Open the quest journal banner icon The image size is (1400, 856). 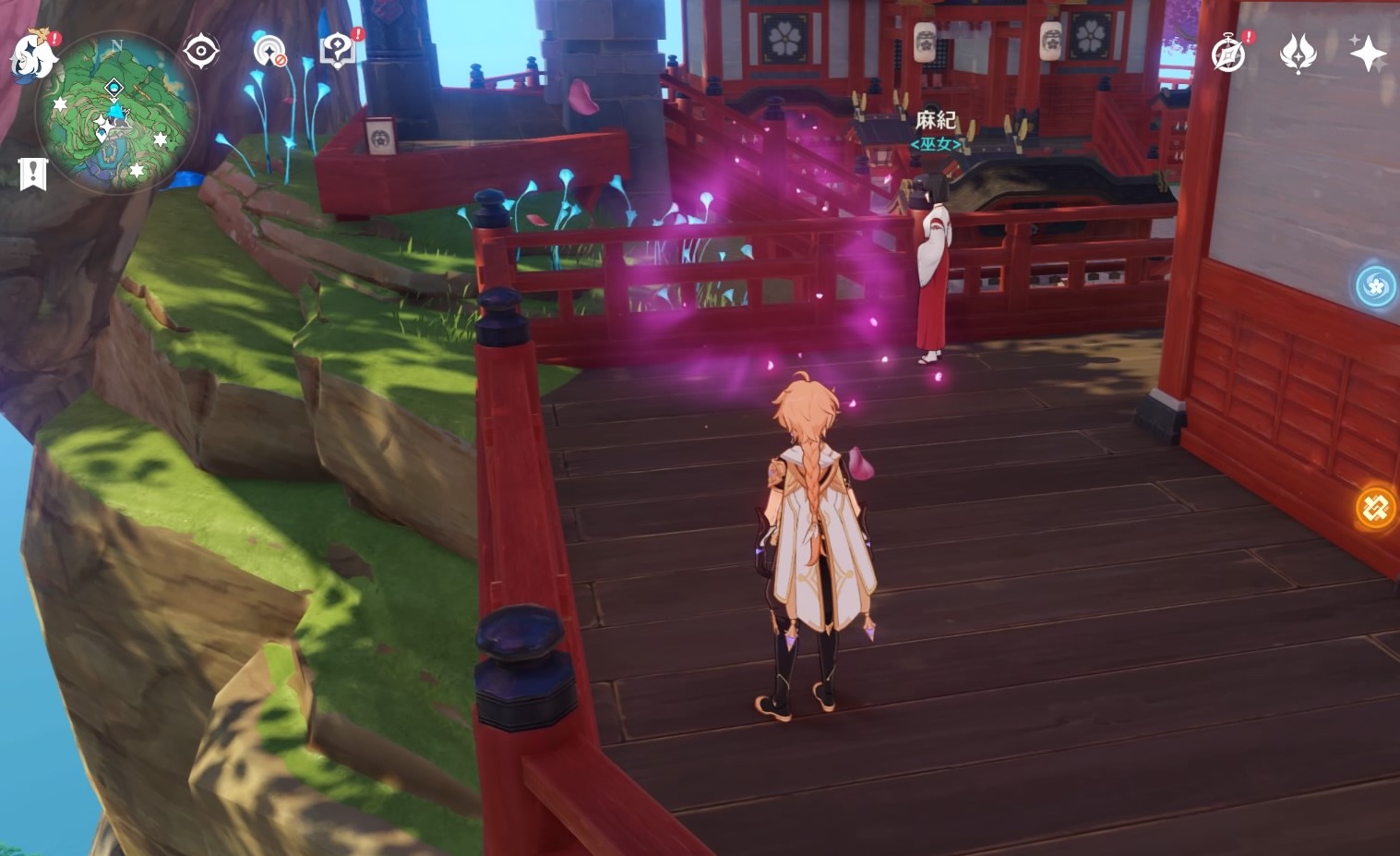(x=33, y=171)
